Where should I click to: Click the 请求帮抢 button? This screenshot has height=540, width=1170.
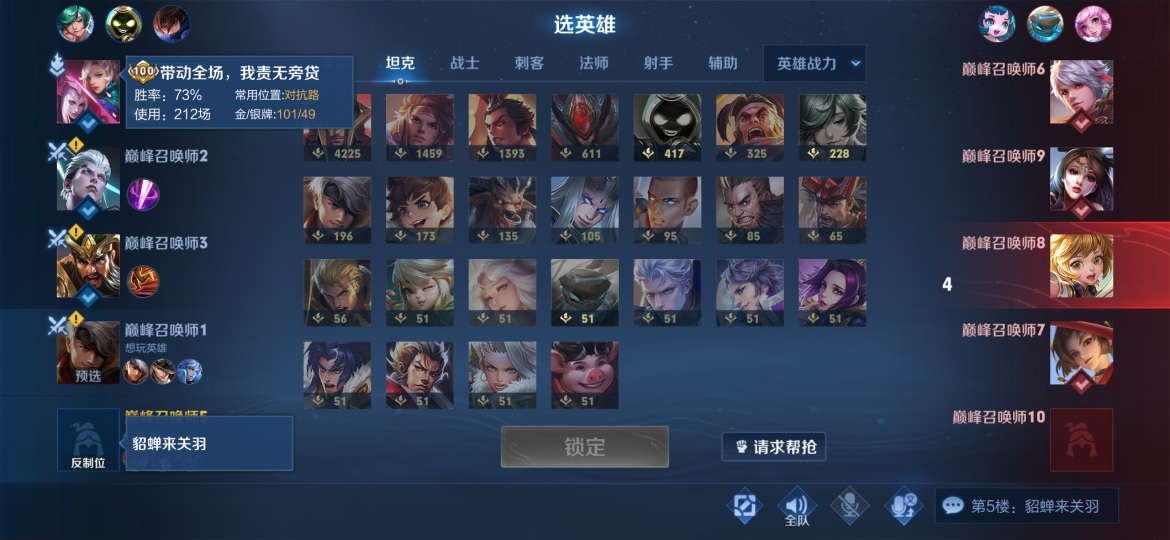point(776,447)
